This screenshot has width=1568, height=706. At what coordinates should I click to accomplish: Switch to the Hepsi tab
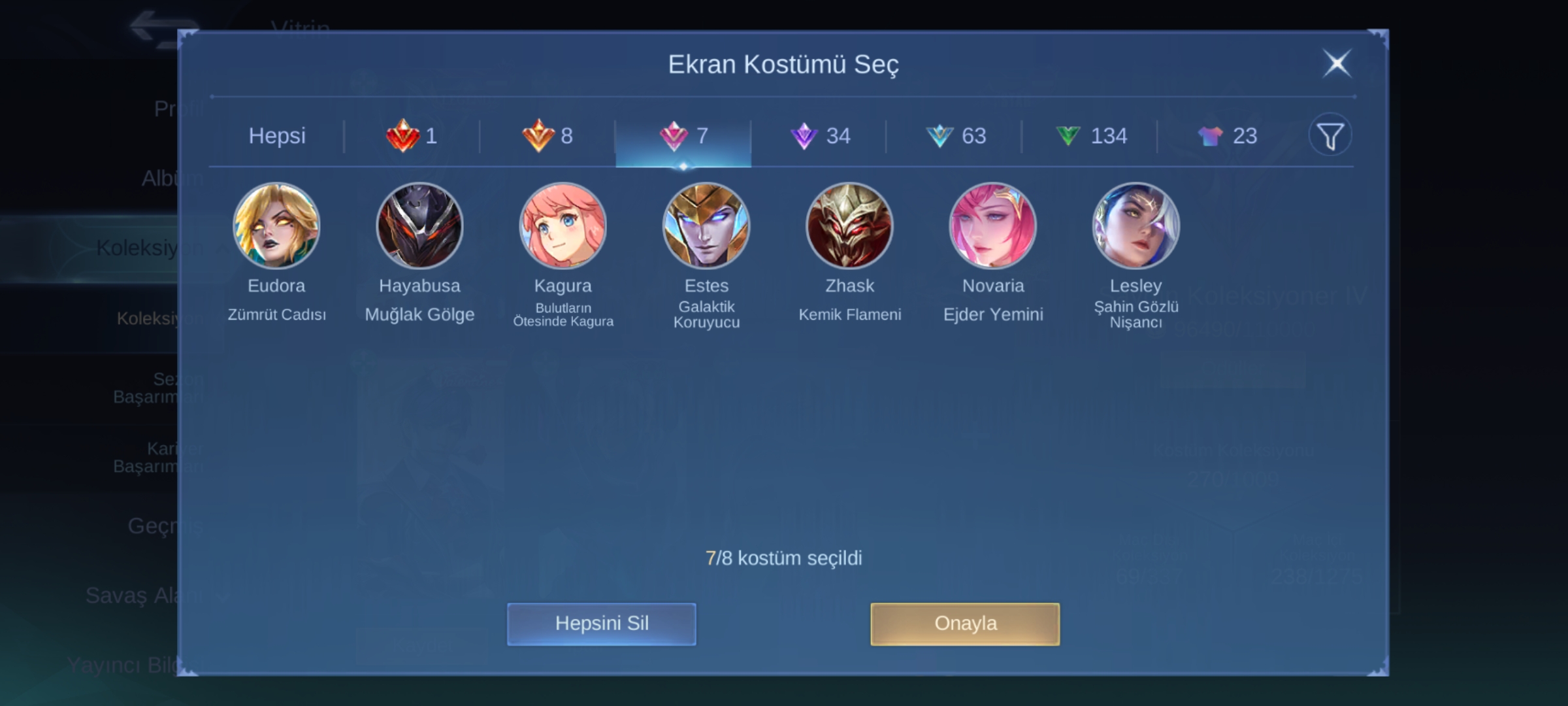(277, 136)
